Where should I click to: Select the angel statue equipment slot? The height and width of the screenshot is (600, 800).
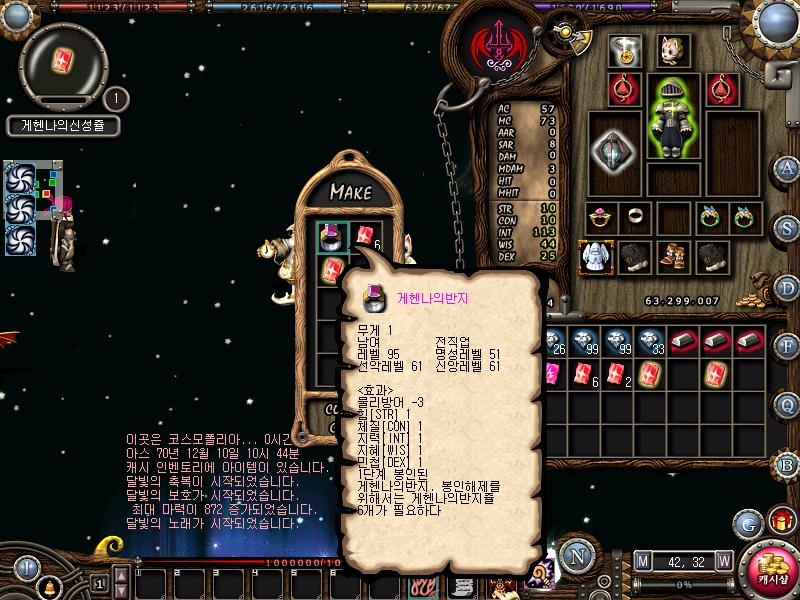[597, 257]
